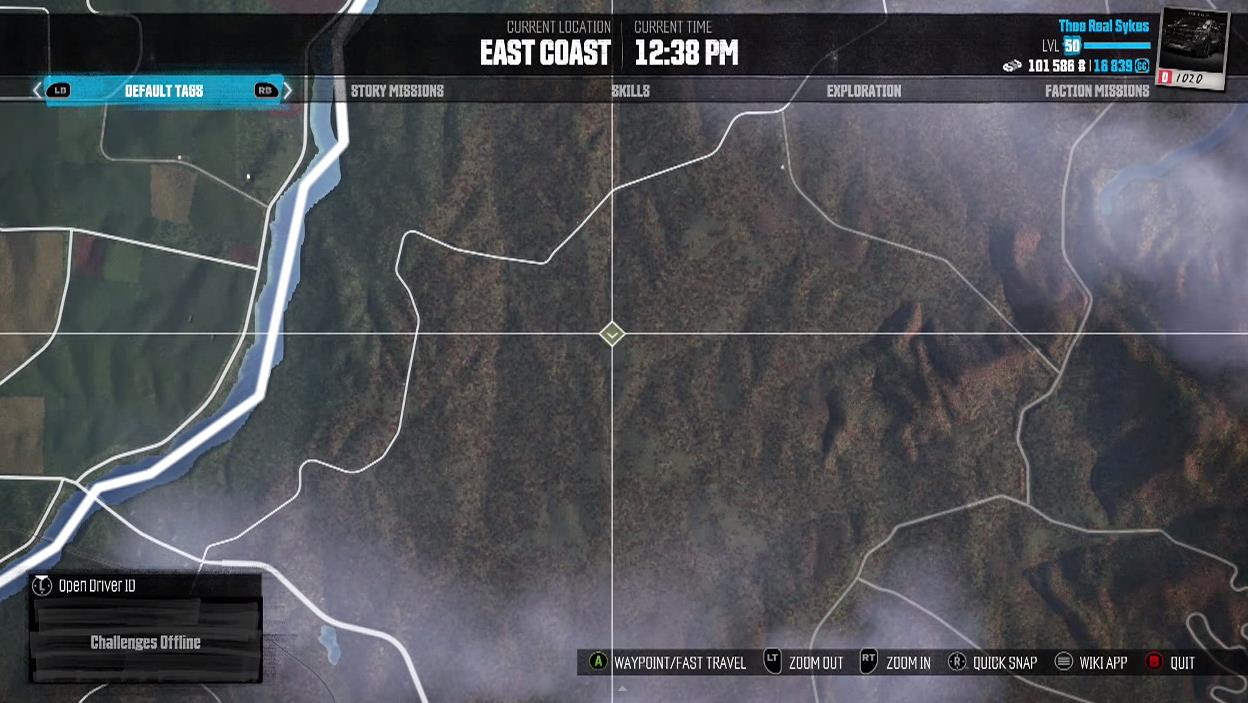This screenshot has width=1248, height=703.
Task: Open the Skills map filter
Action: (630, 91)
